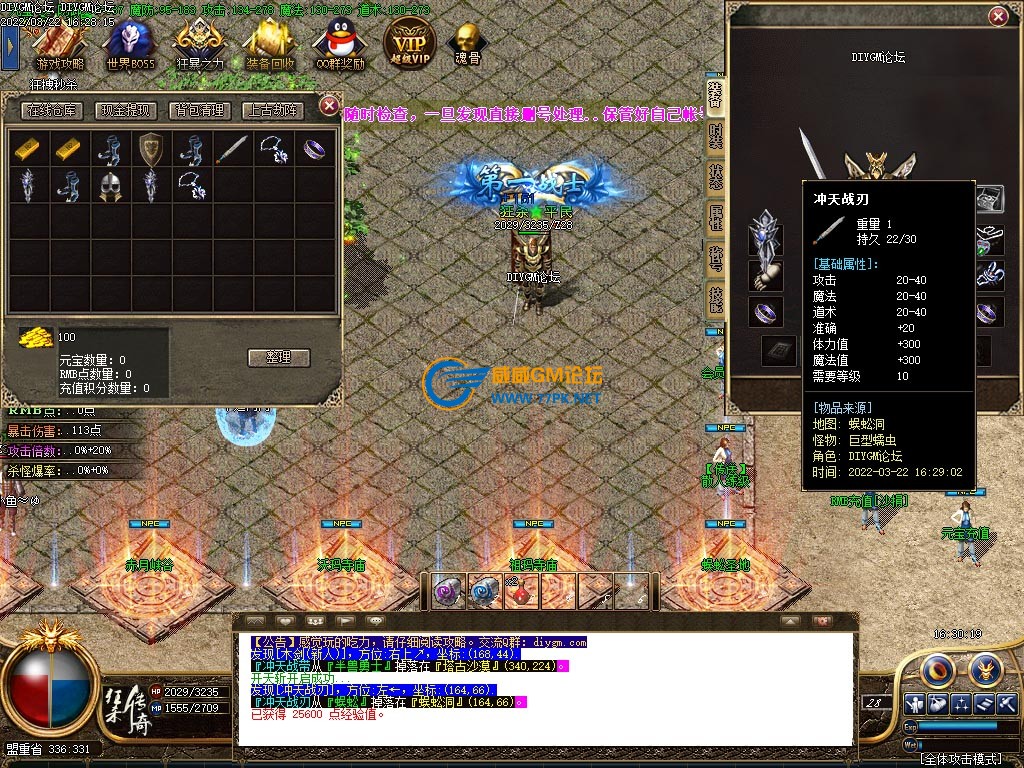
Task: Select the shield item in the bag
Action: (150, 149)
